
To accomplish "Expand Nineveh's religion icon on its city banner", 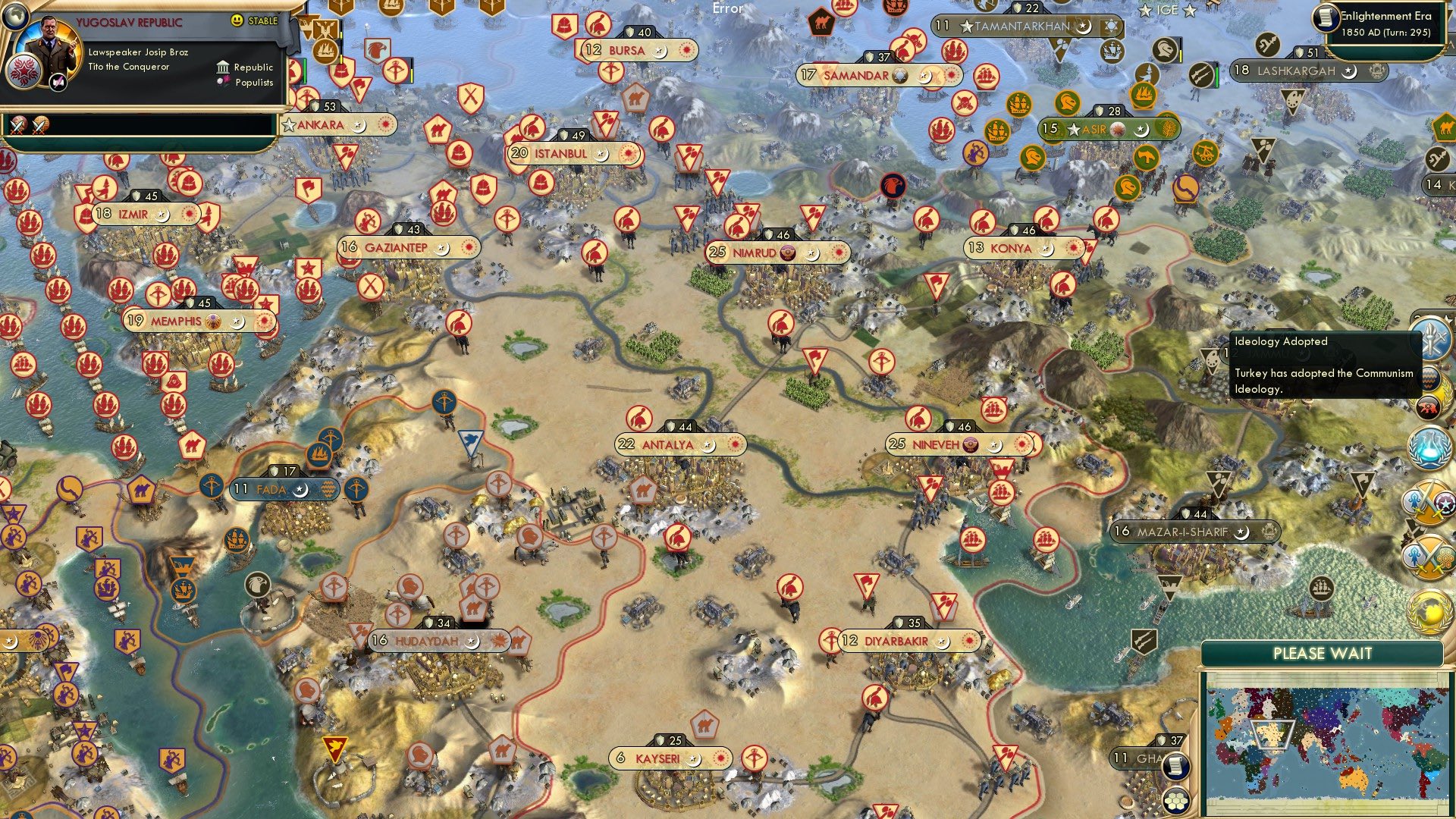I will [x=971, y=444].
